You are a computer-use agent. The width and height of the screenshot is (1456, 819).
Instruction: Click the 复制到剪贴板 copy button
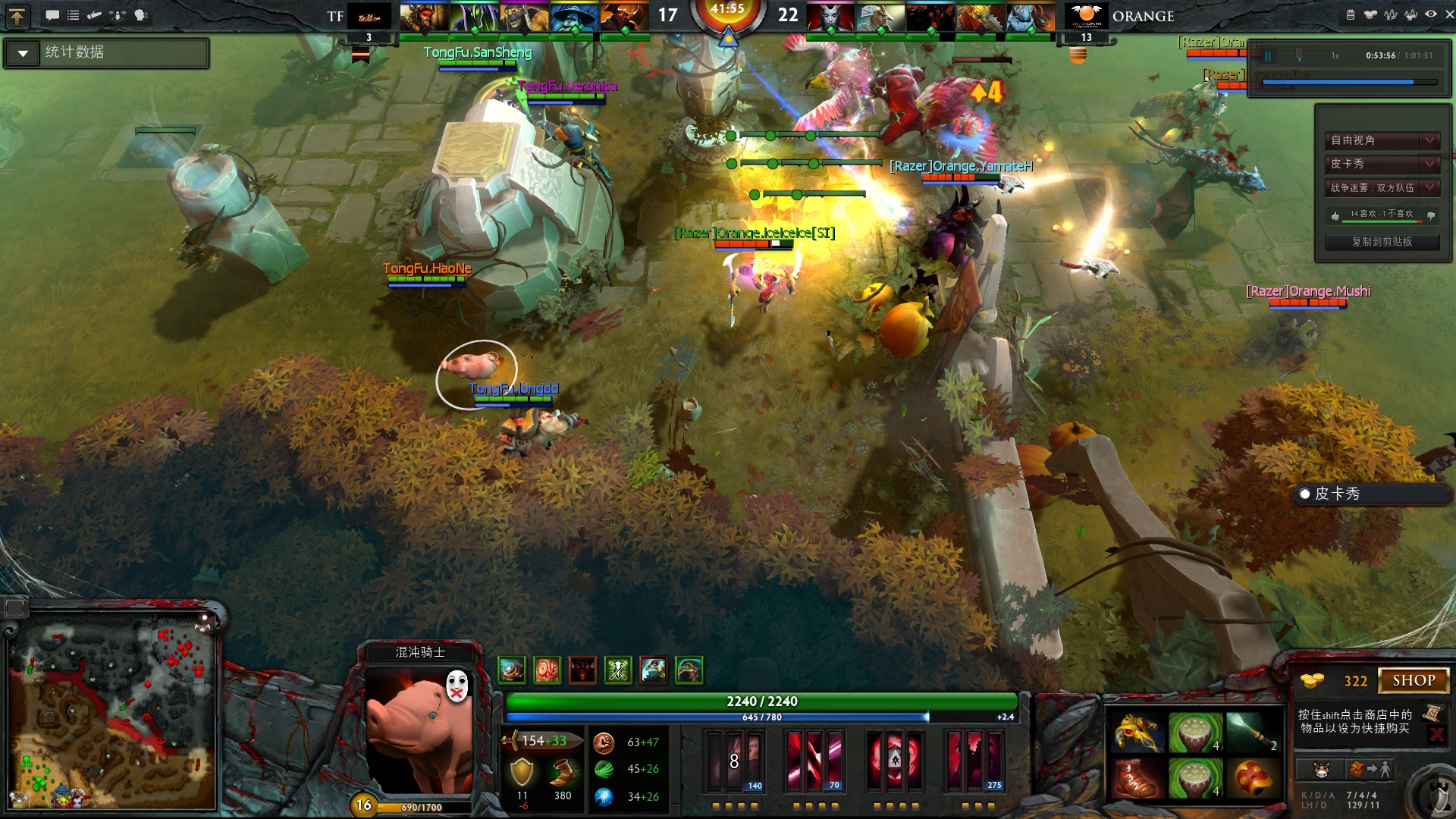pos(1382,242)
